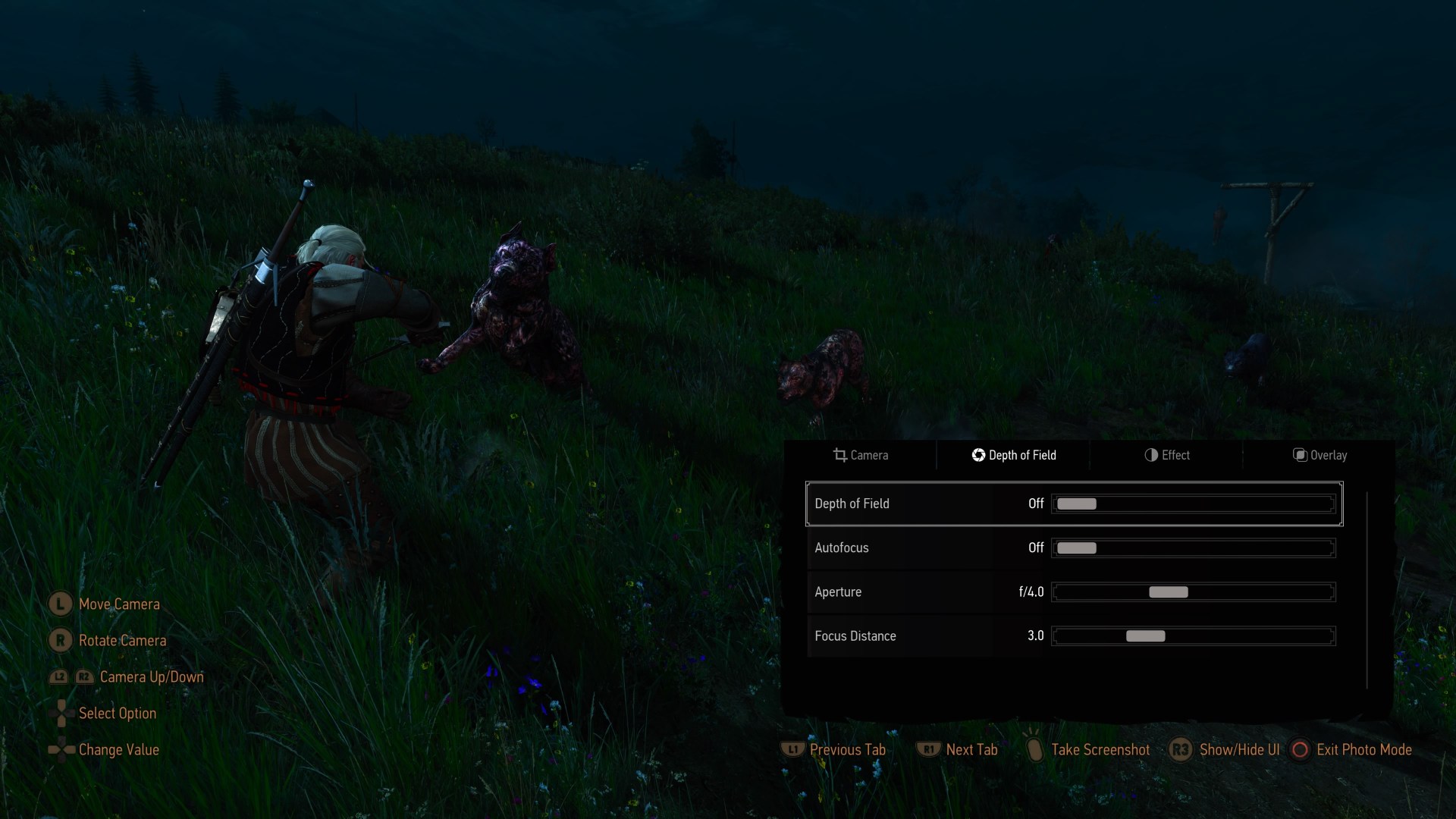Switch to the Camera tab
The image size is (1456, 819).
coord(869,455)
